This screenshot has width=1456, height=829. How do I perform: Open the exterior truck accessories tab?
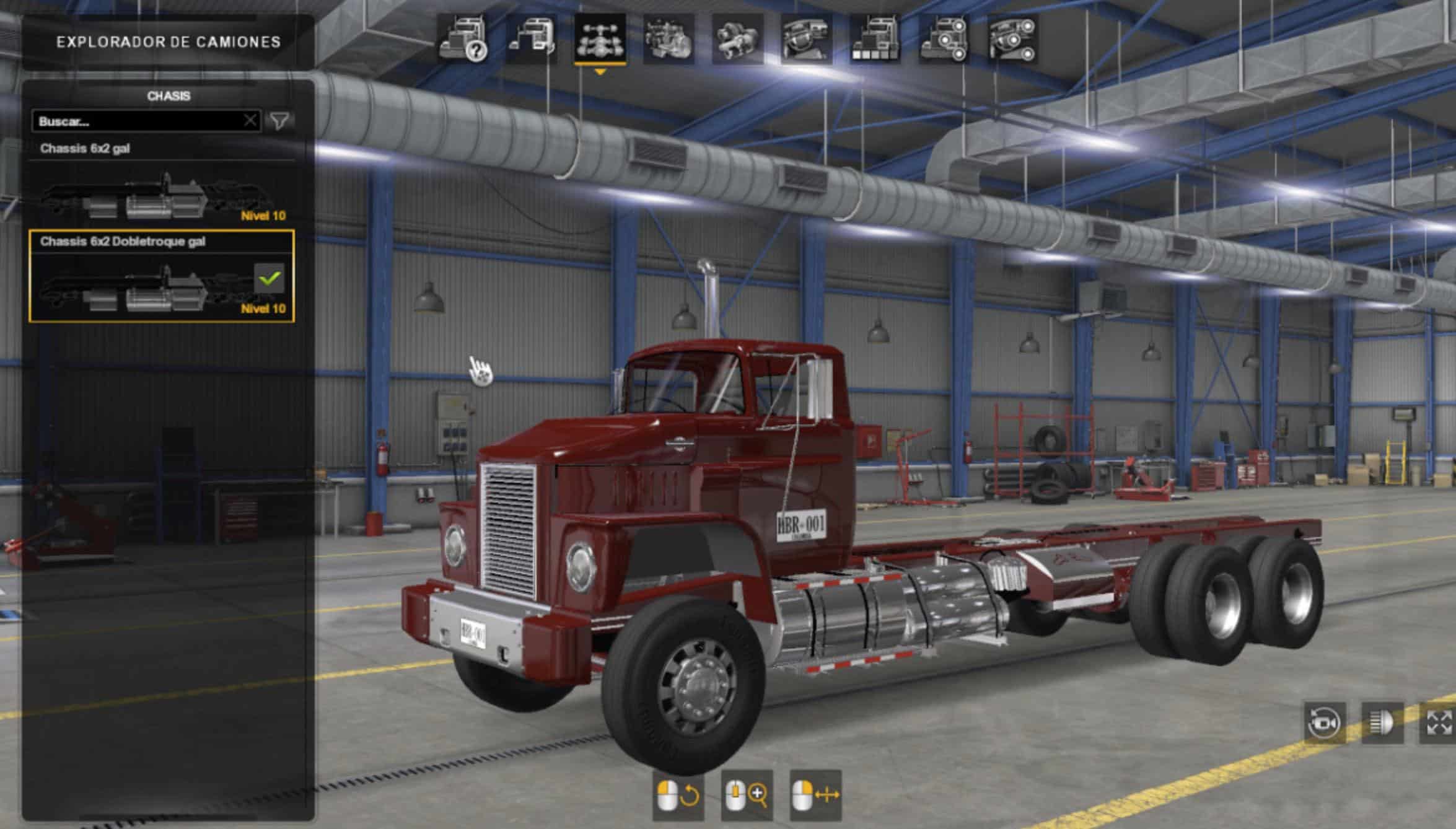[944, 40]
